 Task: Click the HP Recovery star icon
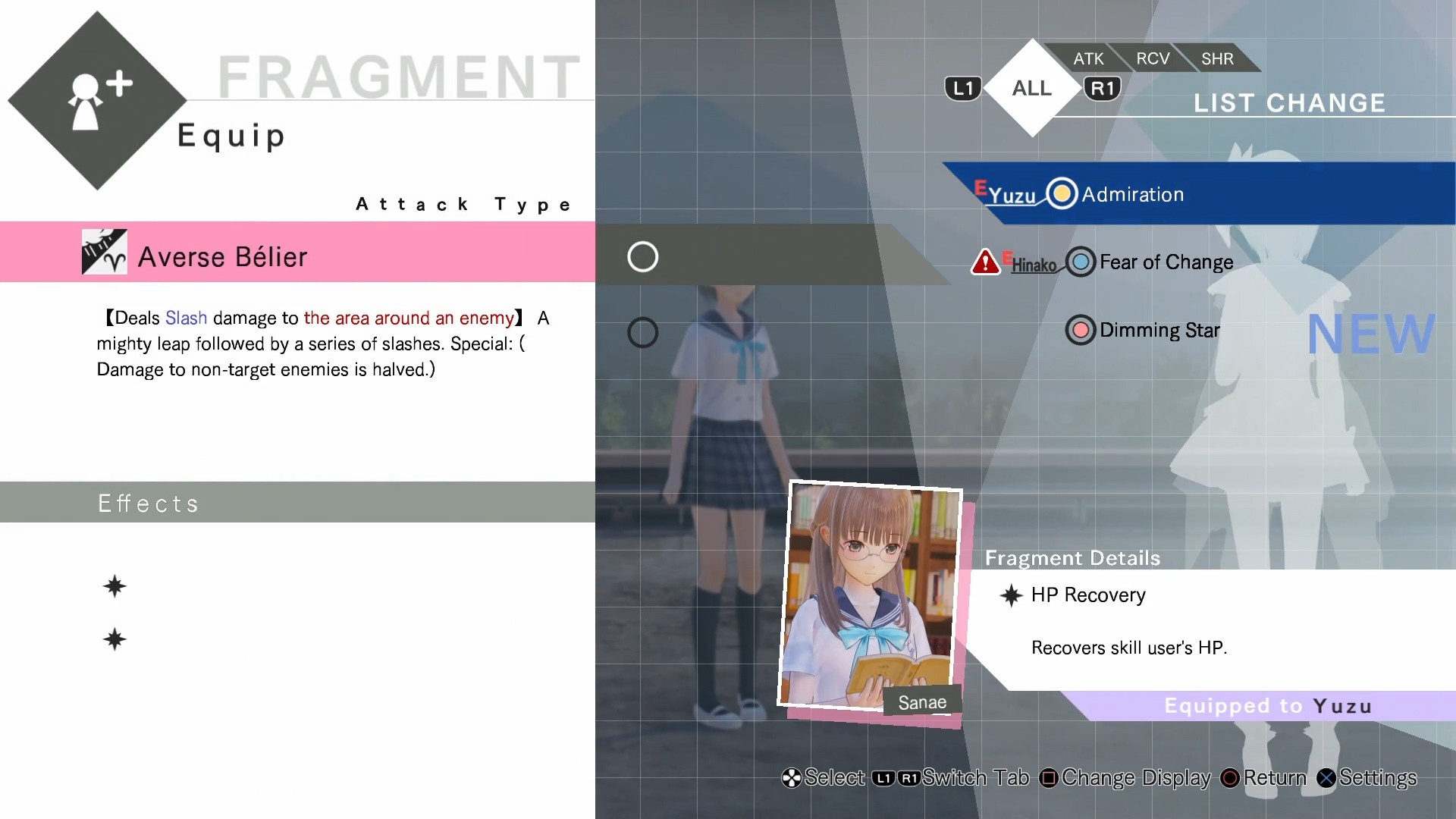(x=1011, y=596)
